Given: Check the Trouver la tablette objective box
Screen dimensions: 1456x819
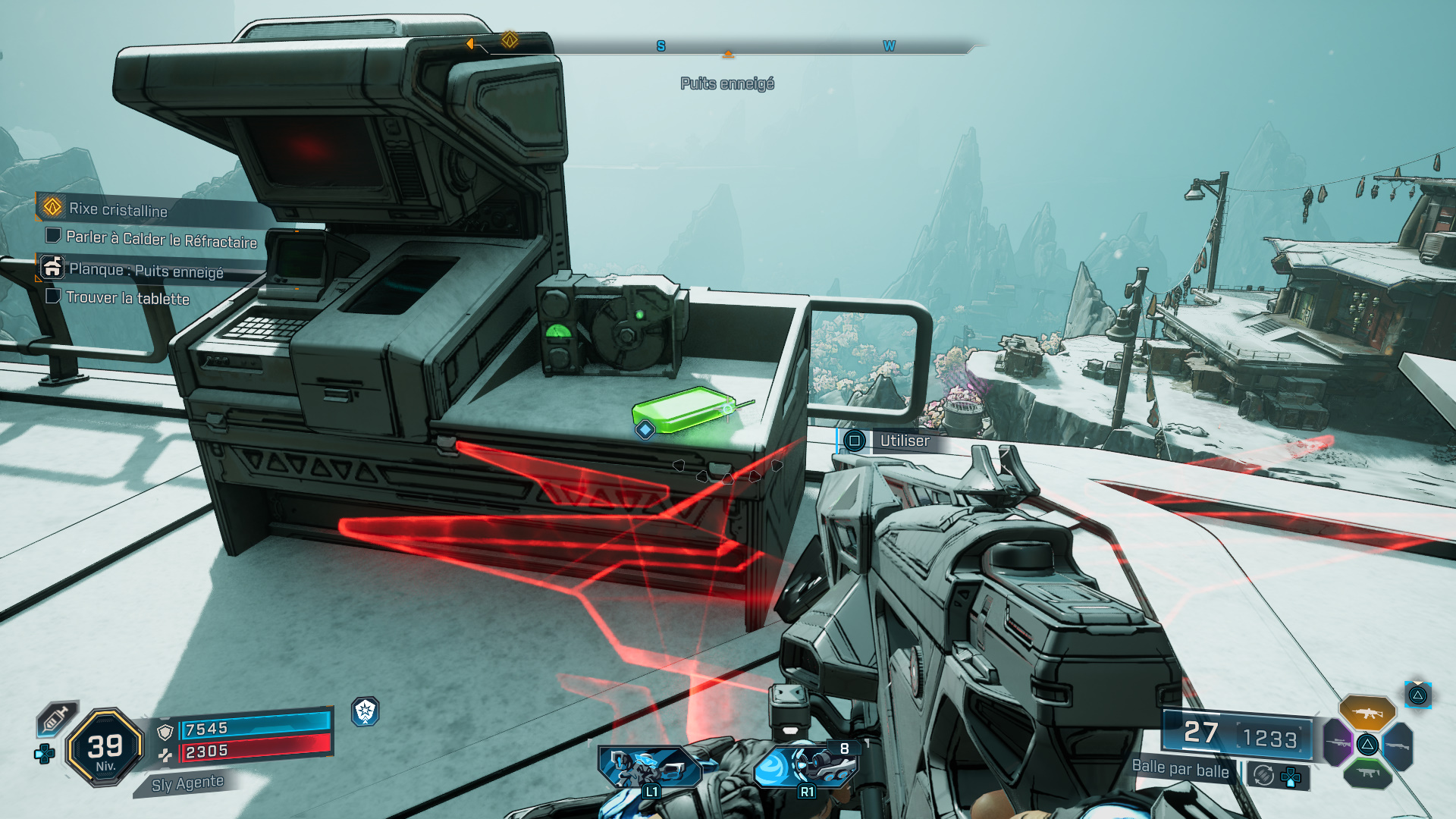Looking at the screenshot, I should point(54,297).
